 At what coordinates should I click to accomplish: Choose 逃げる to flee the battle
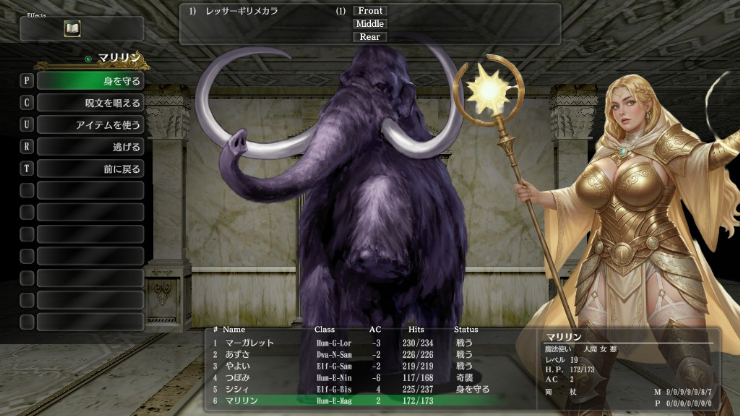click(x=91, y=146)
